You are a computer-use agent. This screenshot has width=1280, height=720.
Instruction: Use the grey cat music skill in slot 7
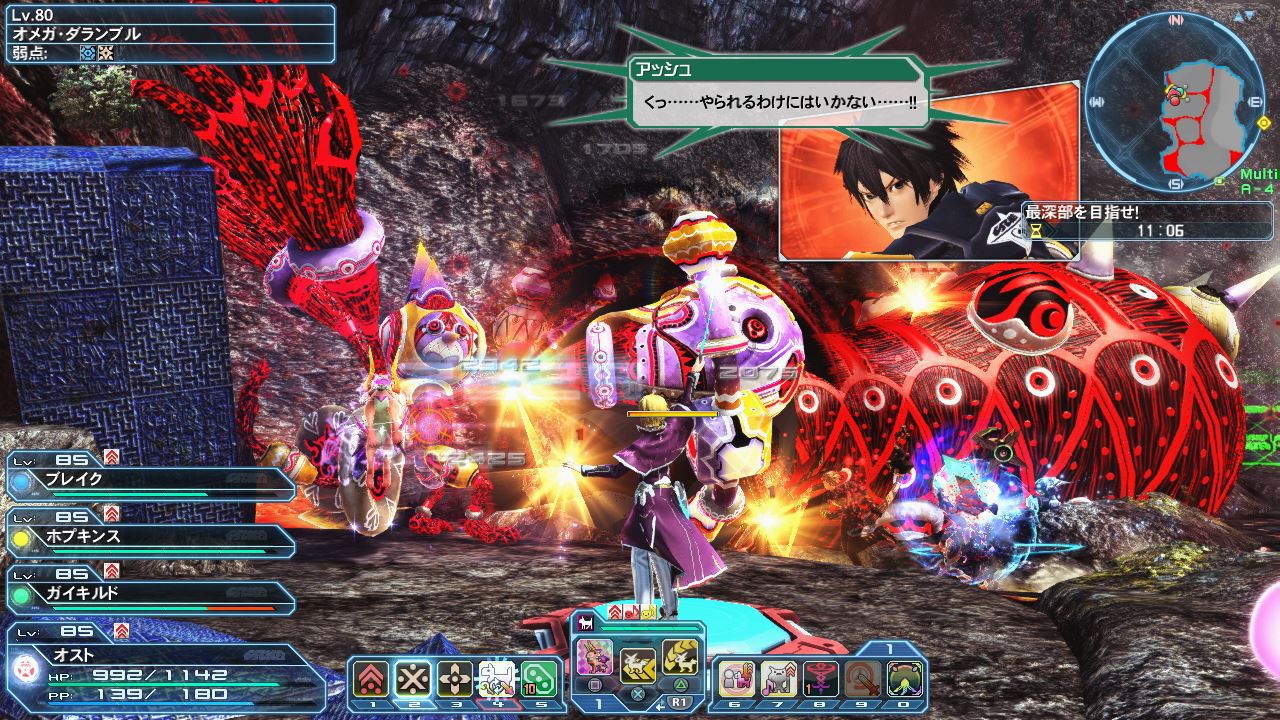point(779,679)
